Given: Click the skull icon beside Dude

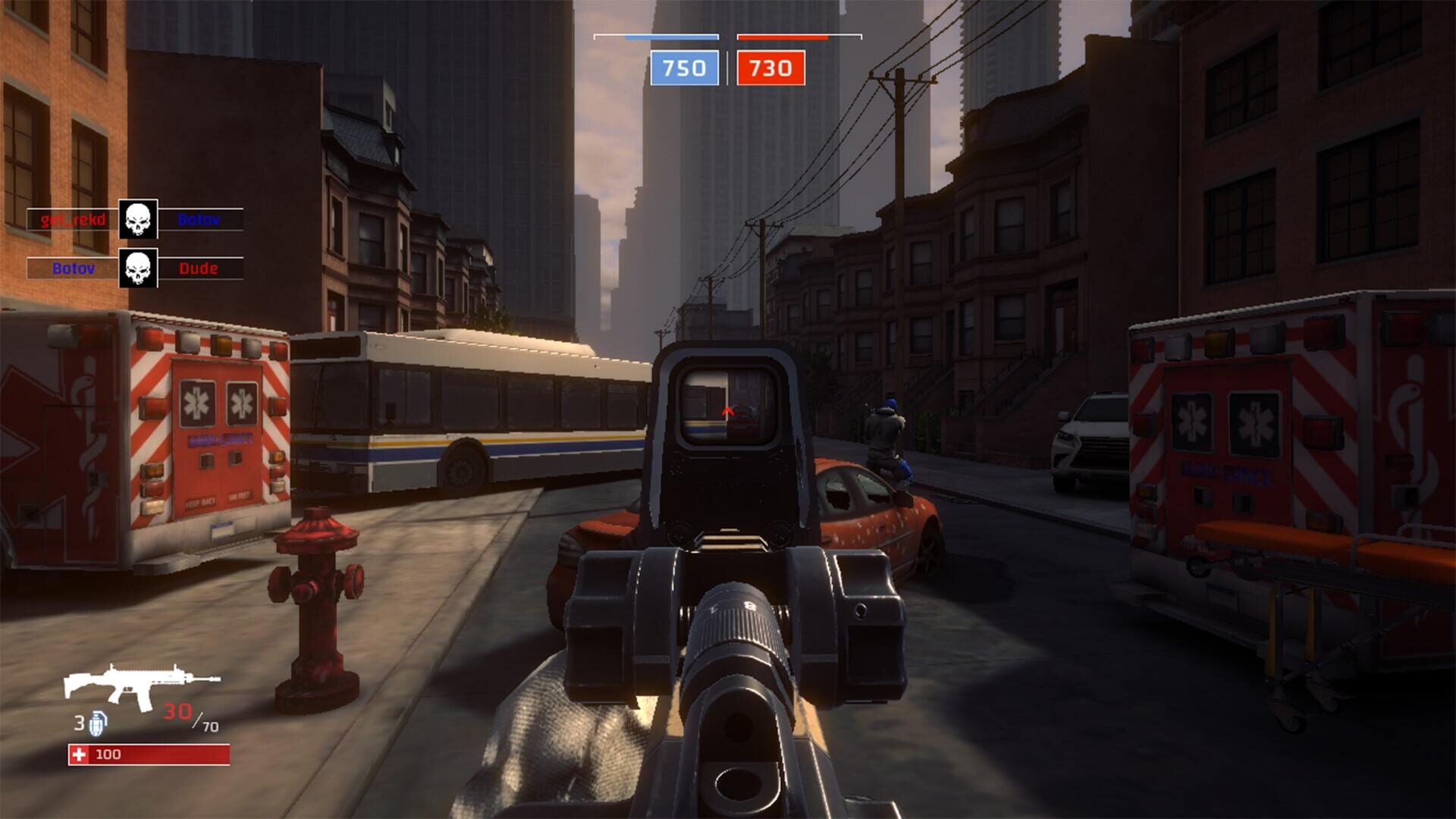Looking at the screenshot, I should click(x=136, y=268).
